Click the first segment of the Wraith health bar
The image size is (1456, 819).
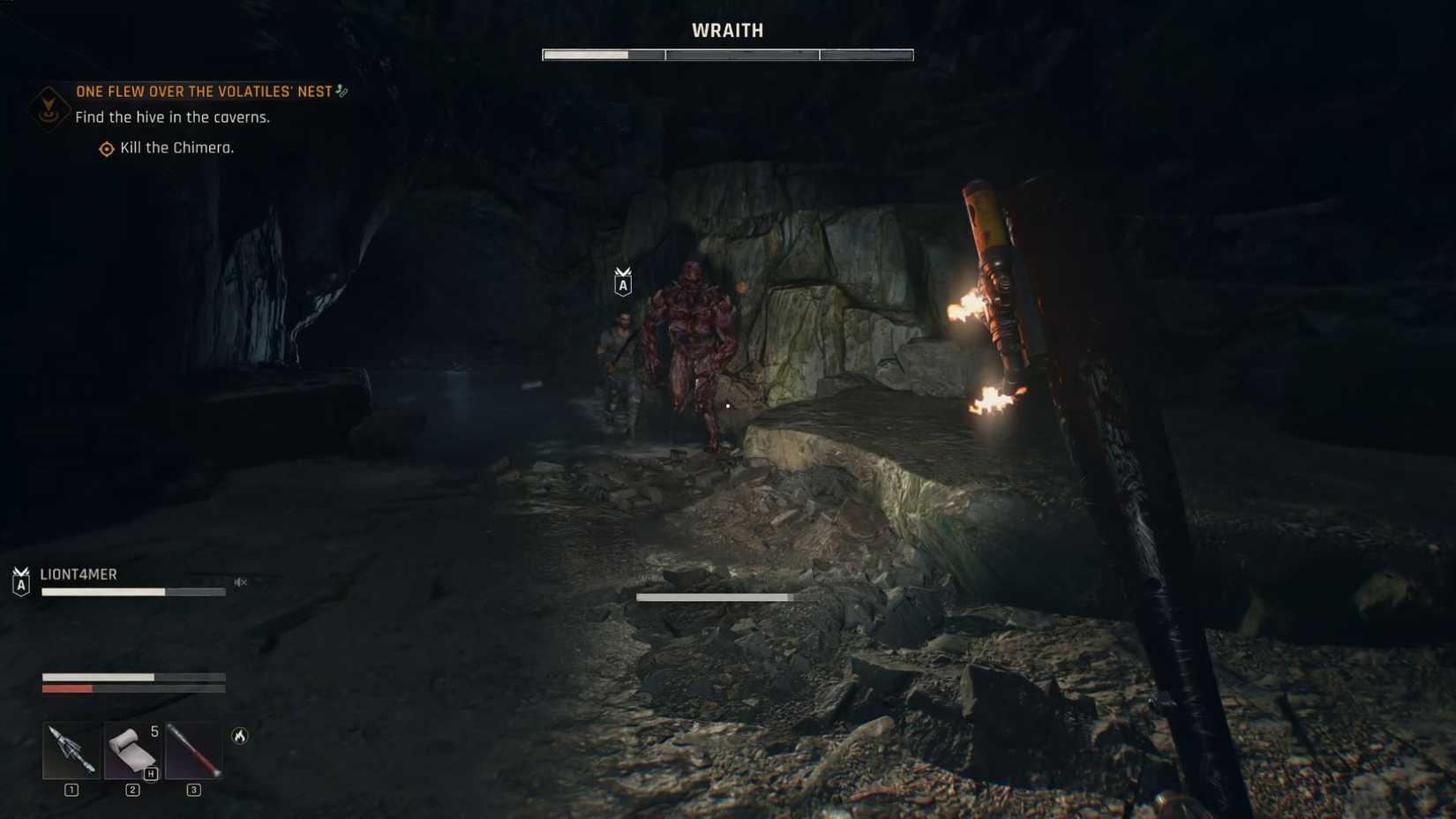pyautogui.click(x=602, y=54)
